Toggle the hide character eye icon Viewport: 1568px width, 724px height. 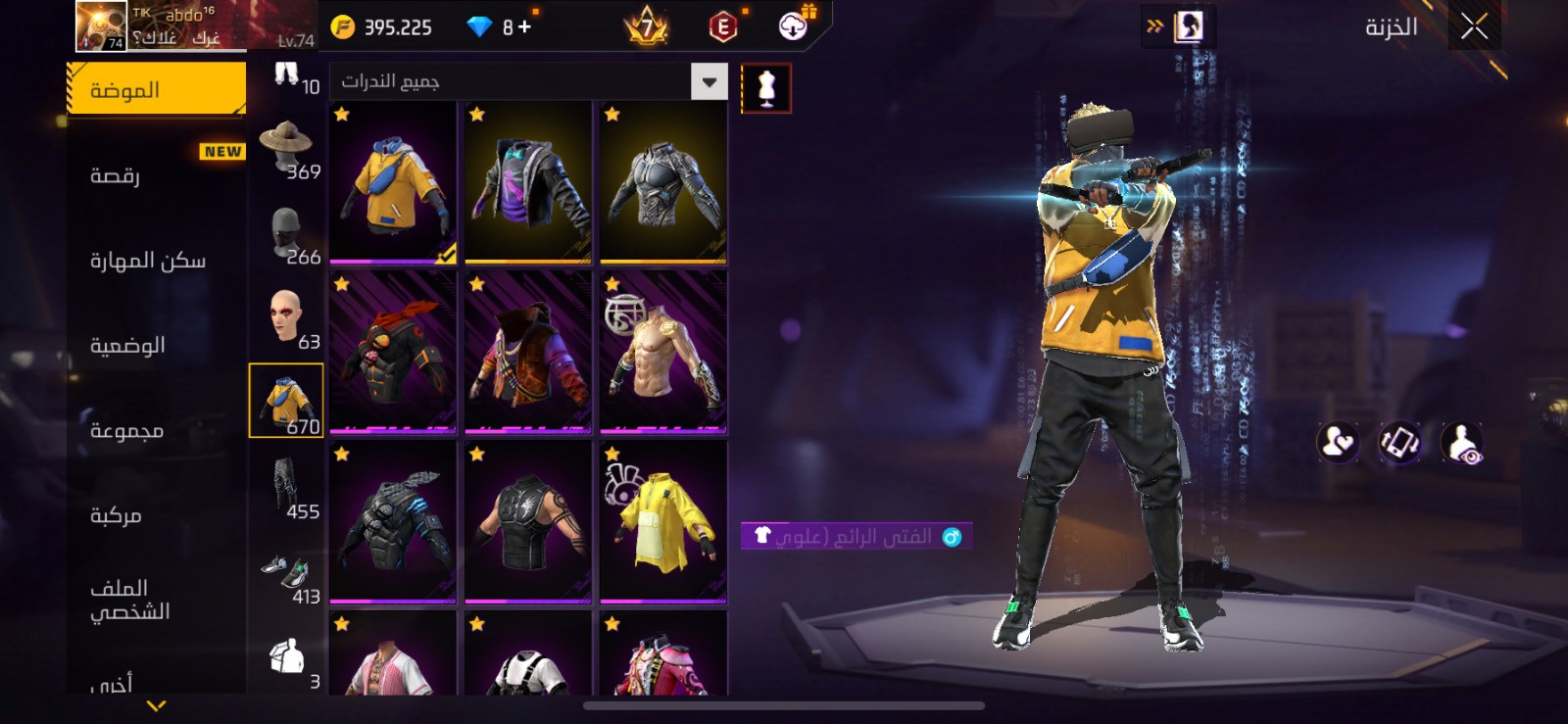1461,444
